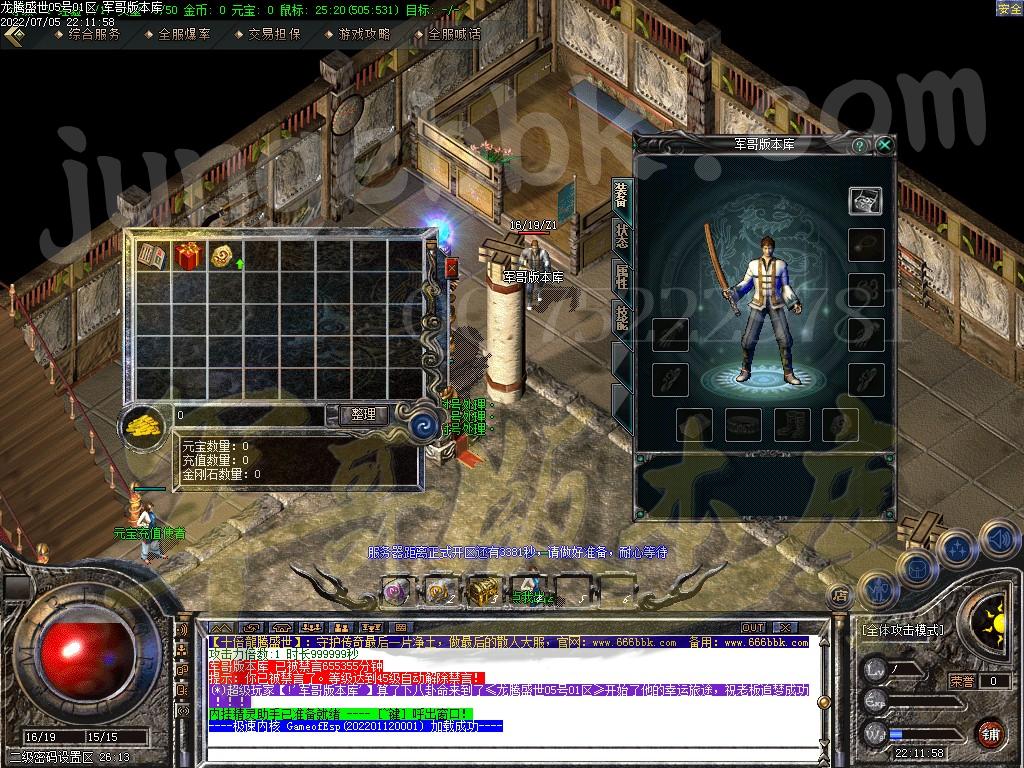Open the 综合服务 top menu

[x=94, y=33]
